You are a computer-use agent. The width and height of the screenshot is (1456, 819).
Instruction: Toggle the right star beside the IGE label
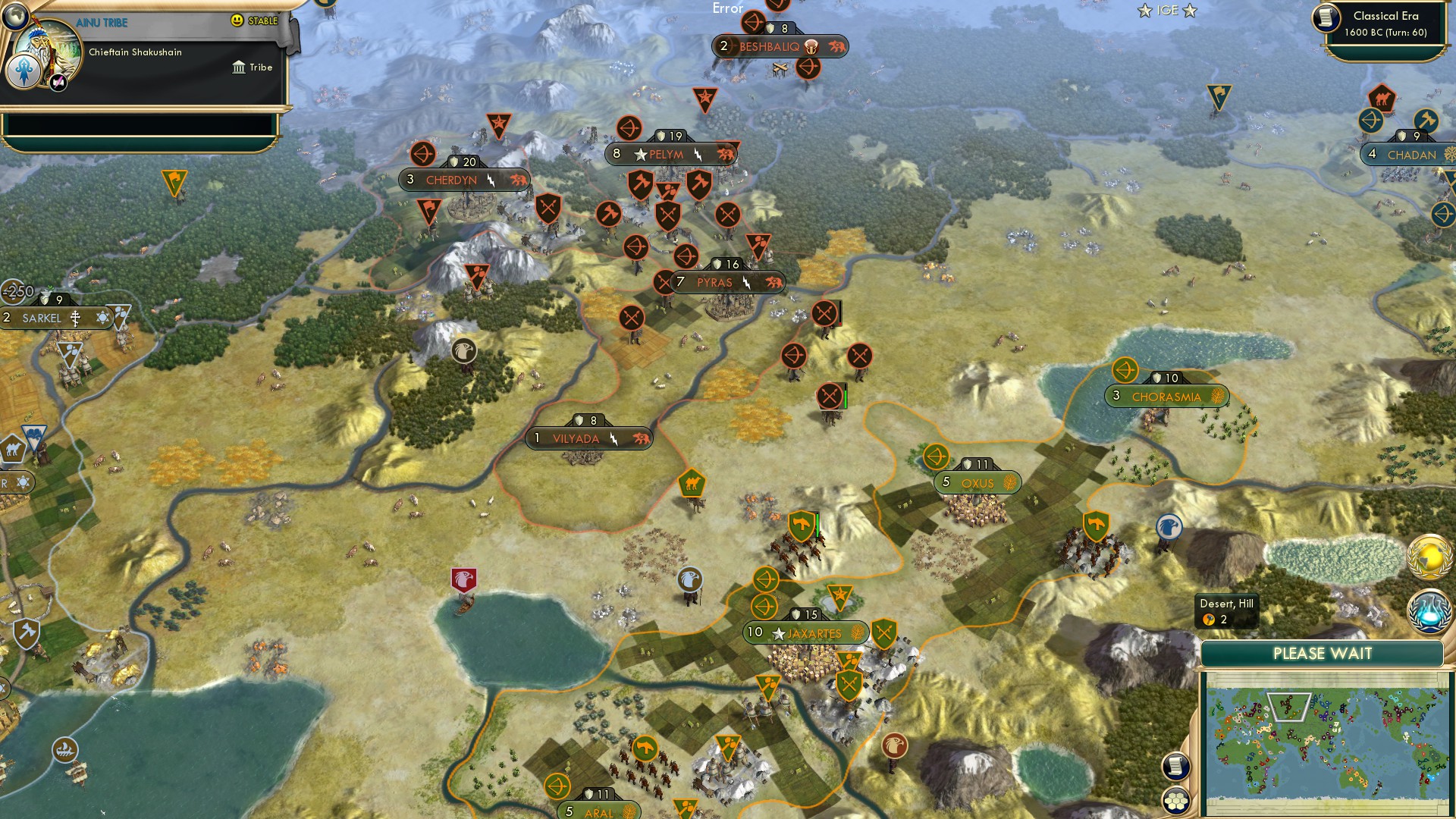1188,11
